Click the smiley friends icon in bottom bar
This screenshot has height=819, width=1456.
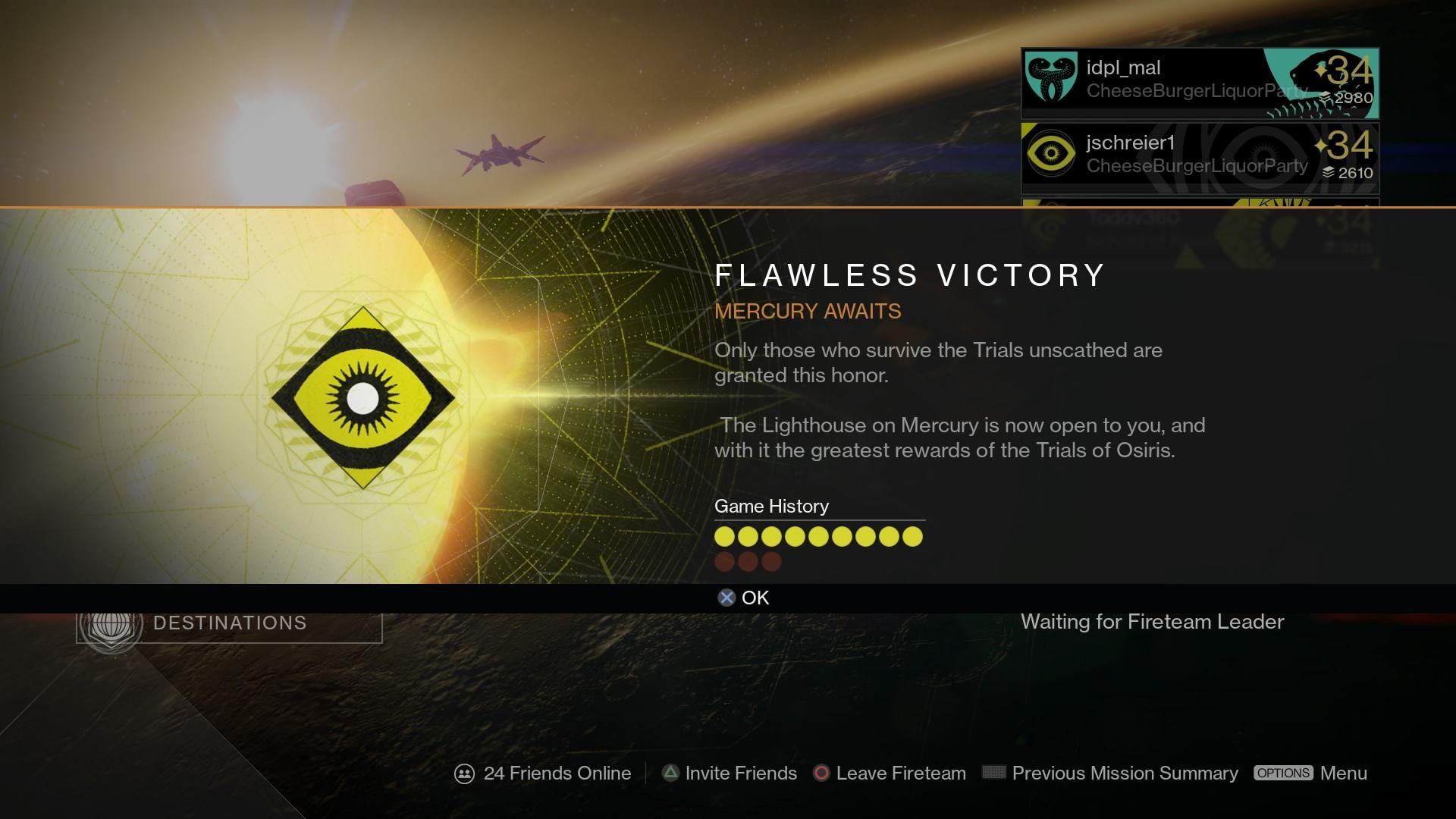coord(463,773)
